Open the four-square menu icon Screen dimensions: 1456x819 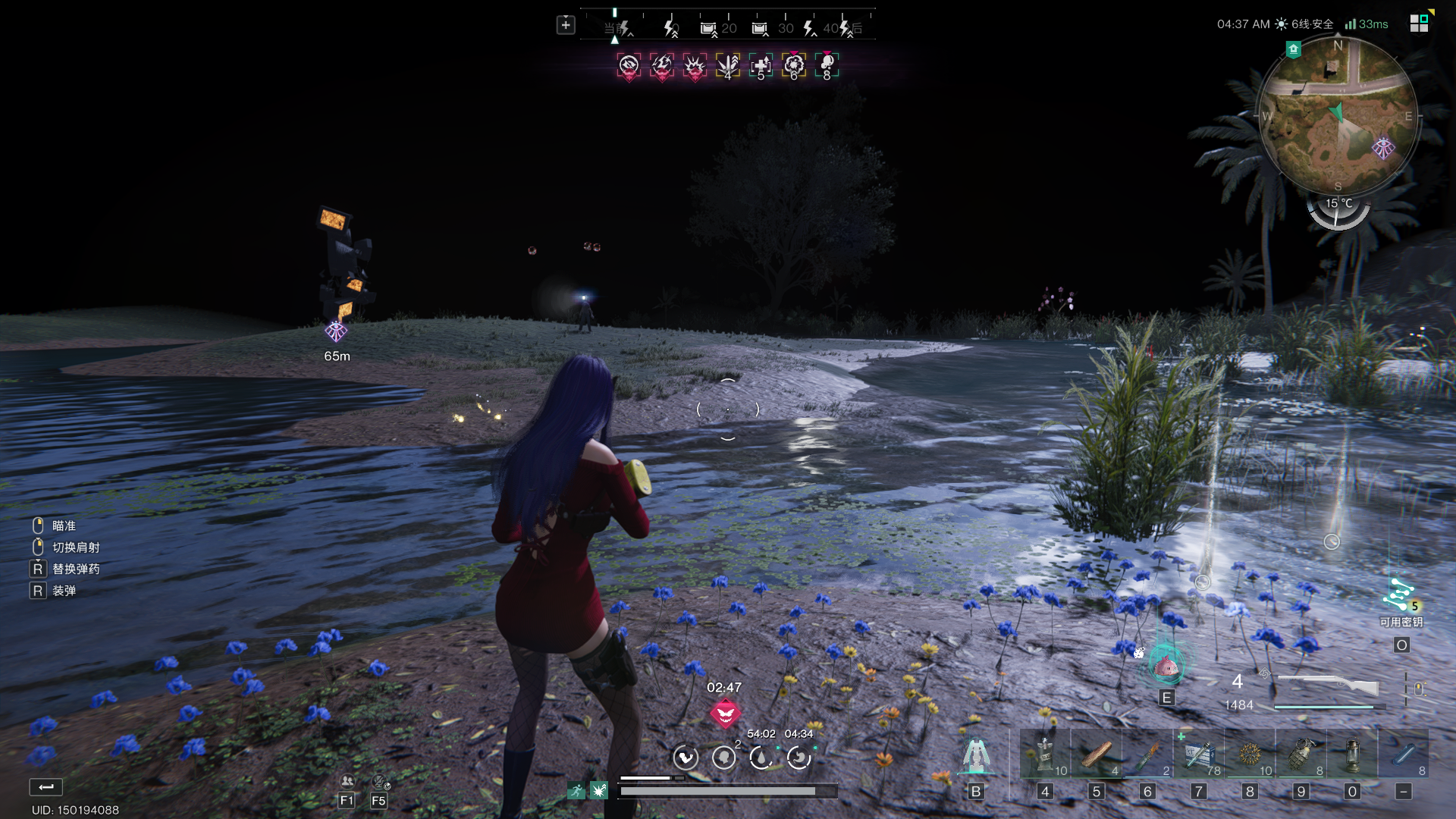point(1419,24)
